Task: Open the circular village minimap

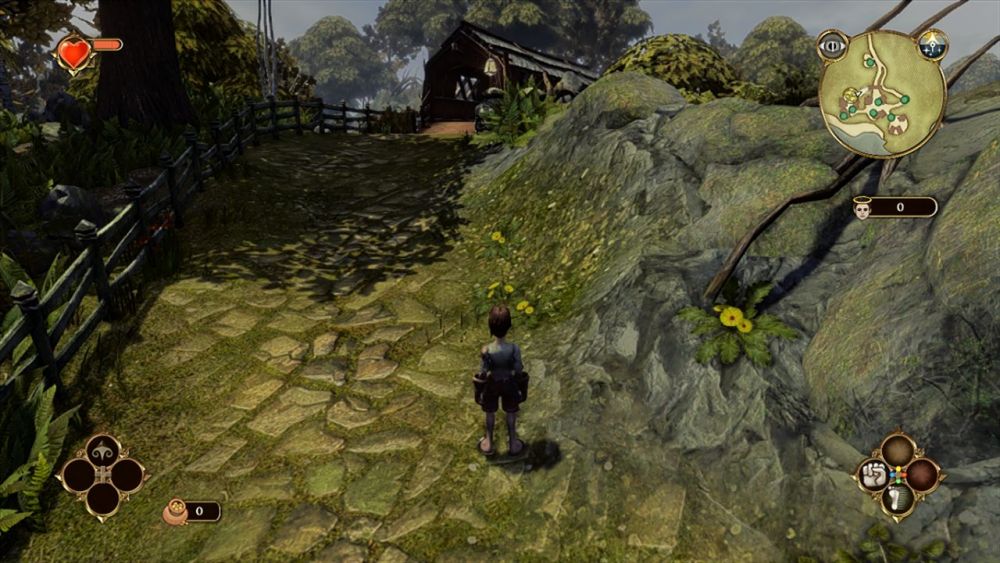Action: coord(882,93)
